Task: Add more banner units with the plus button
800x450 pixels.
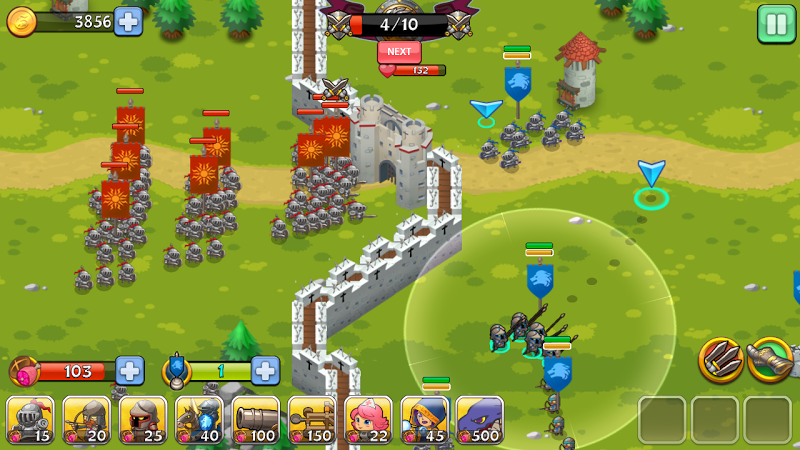Action: point(265,371)
